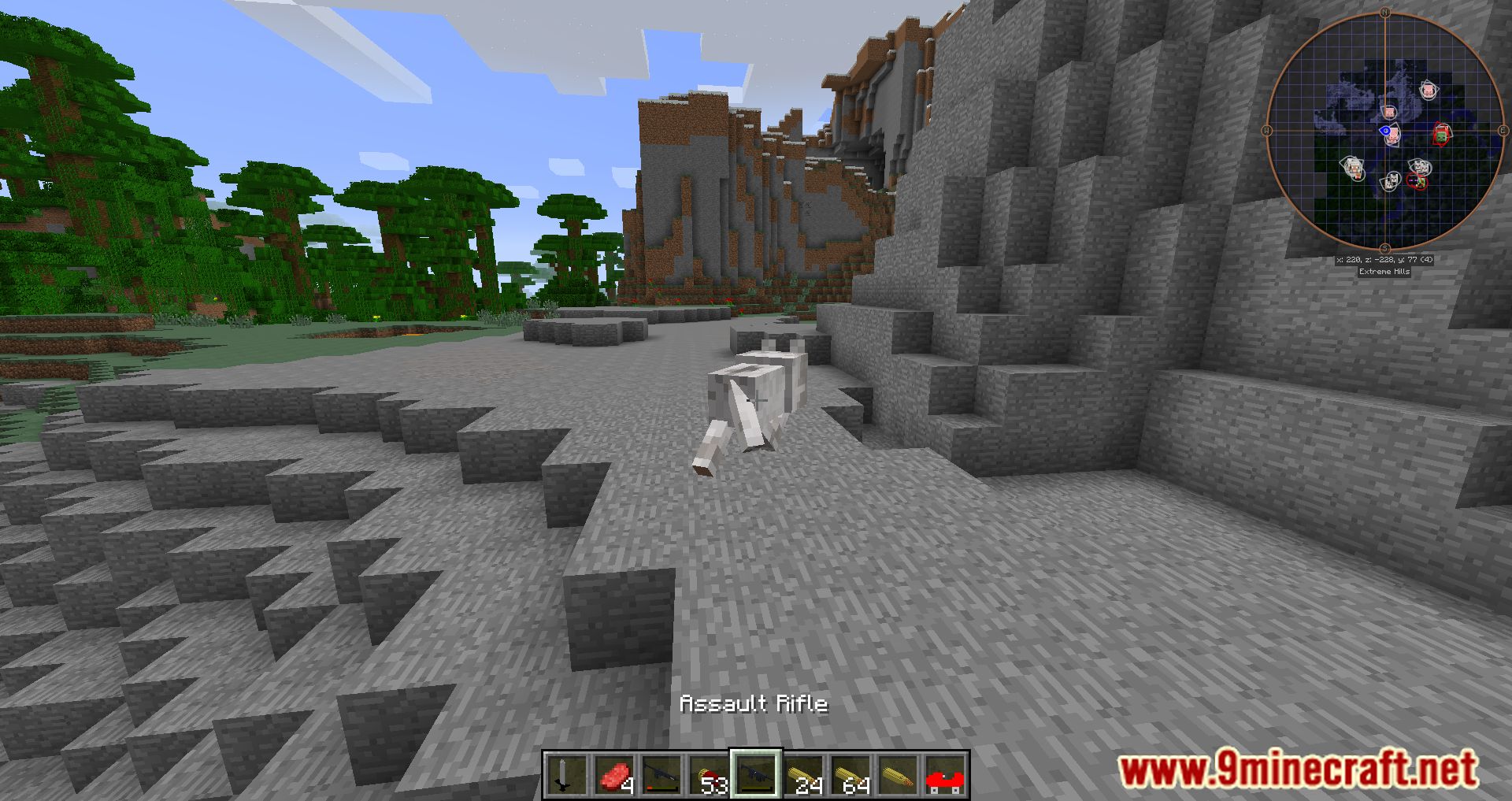Select the red vehicle item slot
This screenshot has width=1512, height=801.
pyautogui.click(x=945, y=775)
